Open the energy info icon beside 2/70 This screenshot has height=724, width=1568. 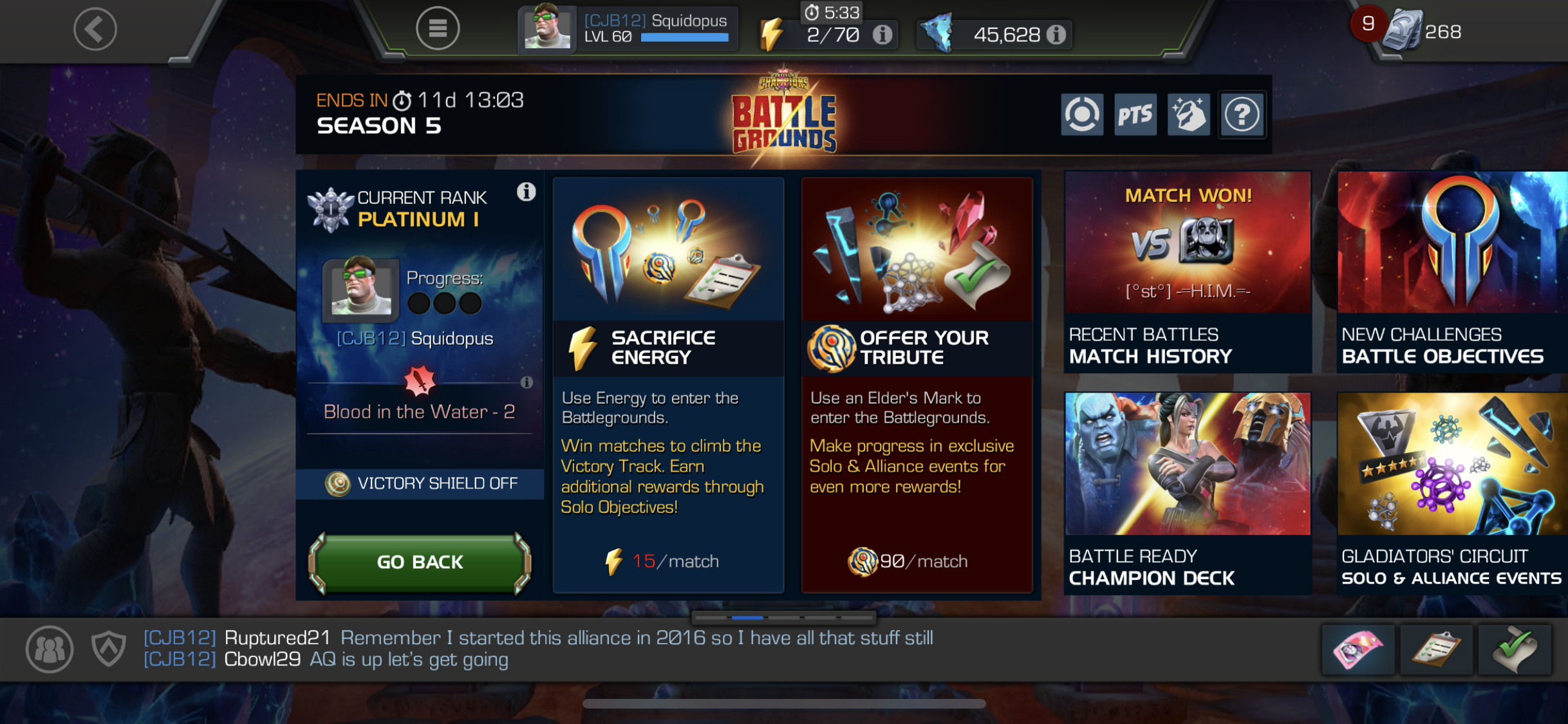[881, 35]
